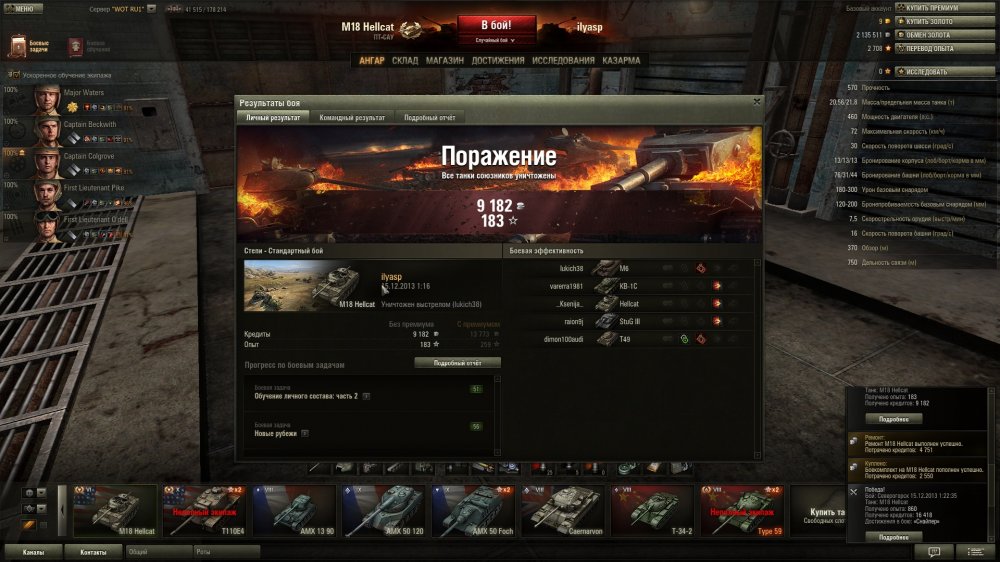The height and width of the screenshot is (562, 1000).
Task: Go to the Достижения section
Action: tap(498, 60)
